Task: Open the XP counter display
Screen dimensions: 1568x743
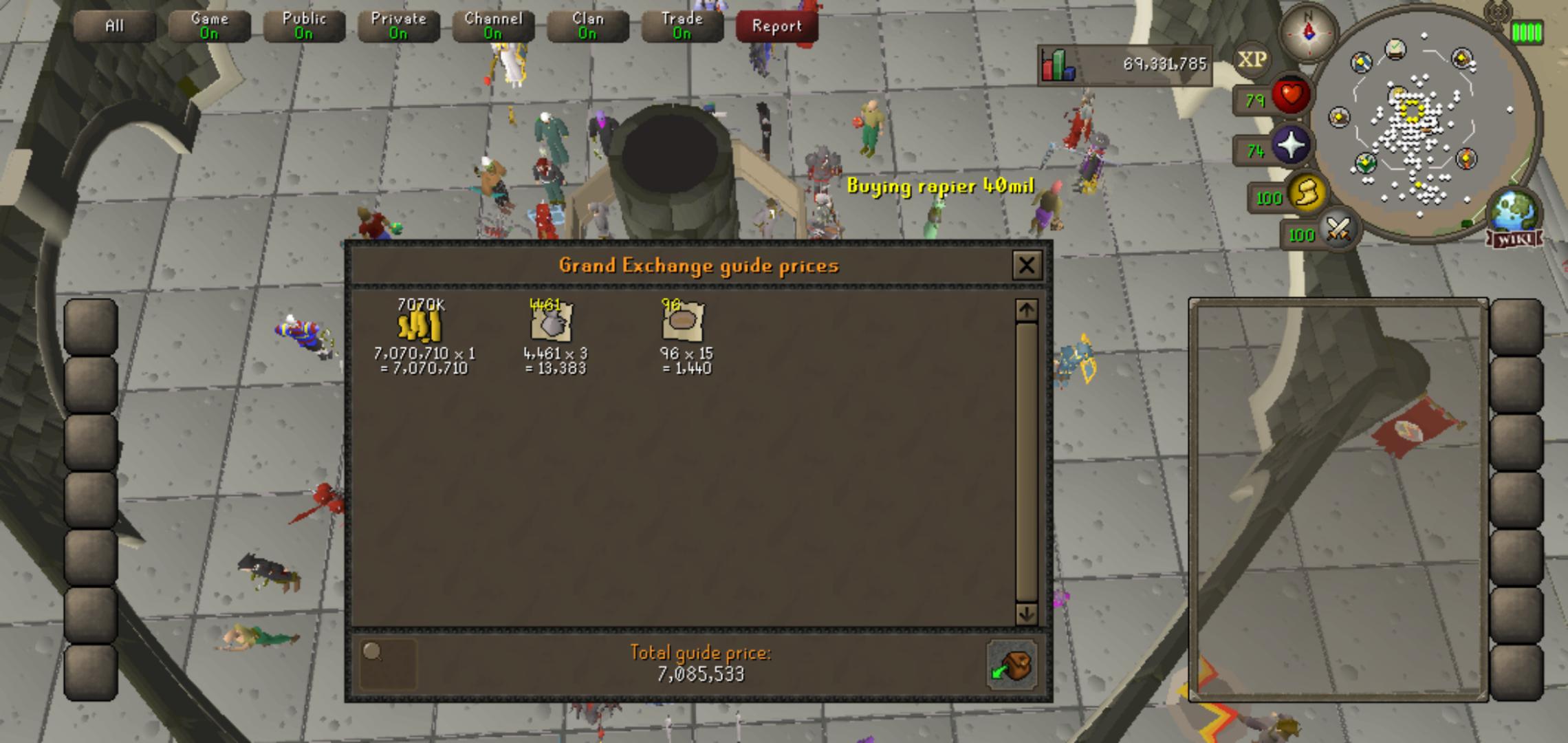Action: pos(1252,58)
